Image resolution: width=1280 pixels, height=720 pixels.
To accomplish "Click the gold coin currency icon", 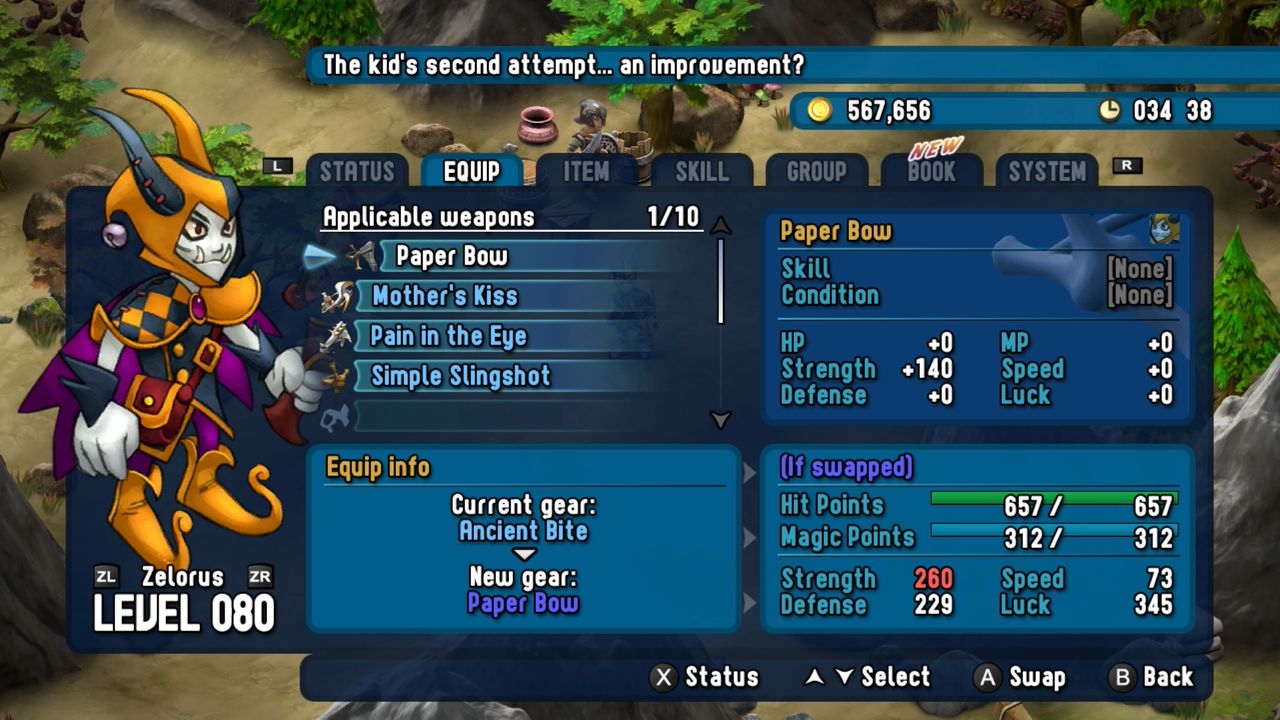I will tap(822, 111).
